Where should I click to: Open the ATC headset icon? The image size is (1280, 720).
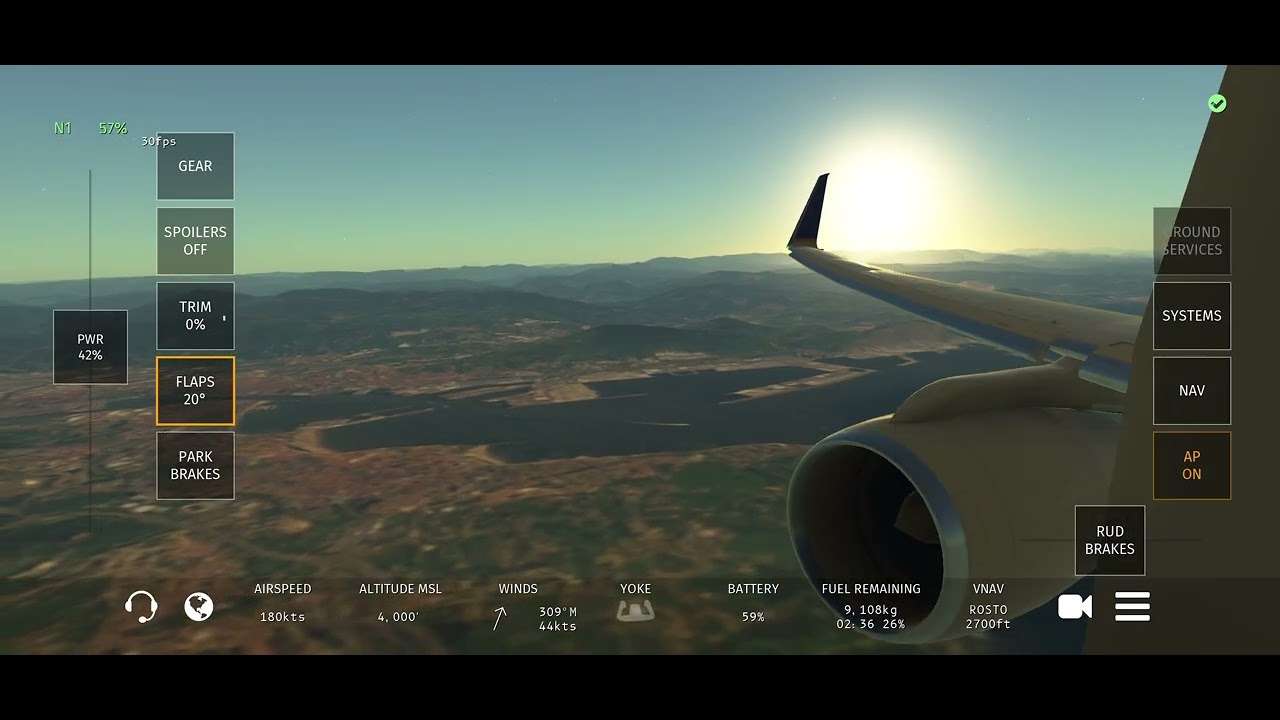(x=141, y=607)
